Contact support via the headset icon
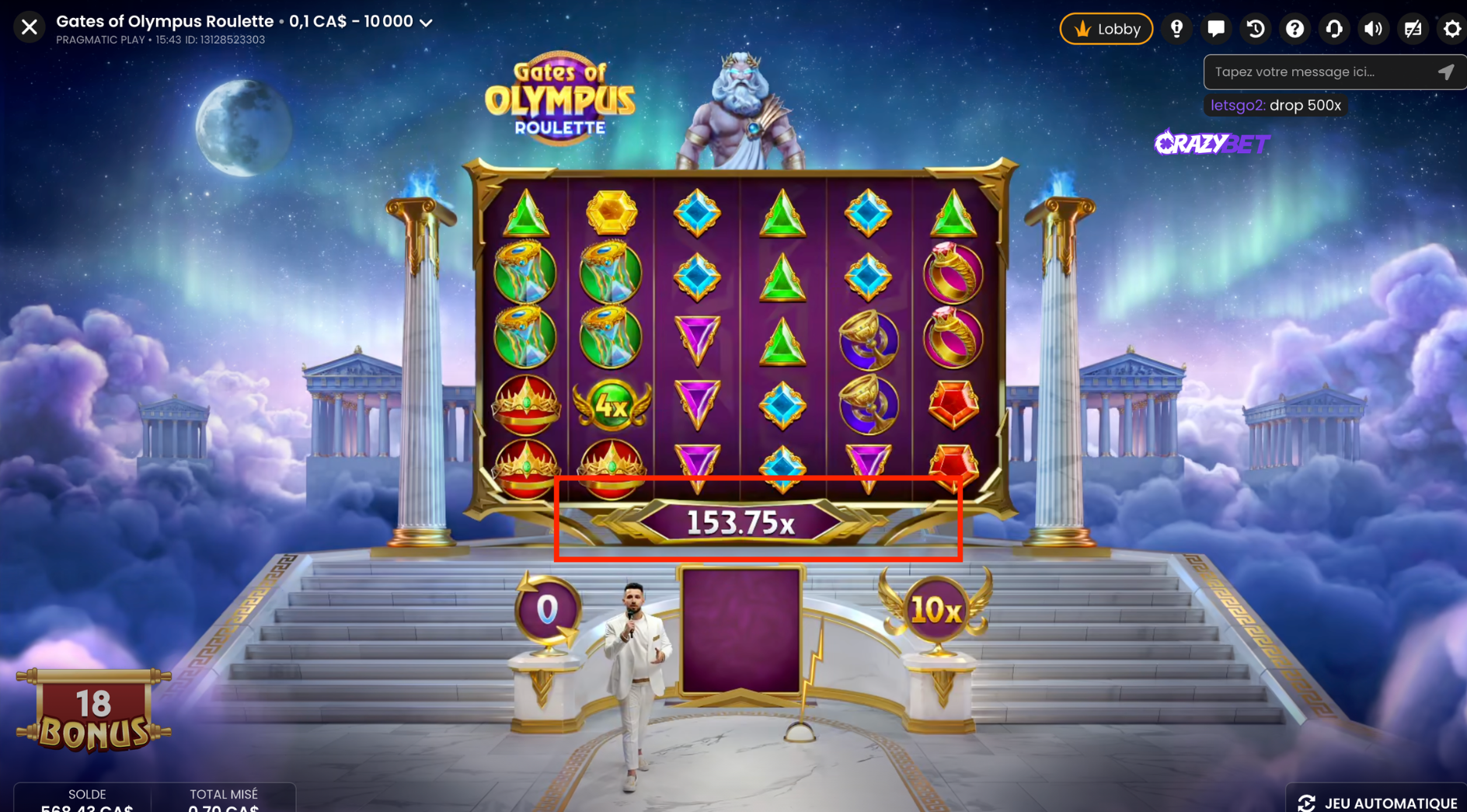1467x812 pixels. point(1334,29)
